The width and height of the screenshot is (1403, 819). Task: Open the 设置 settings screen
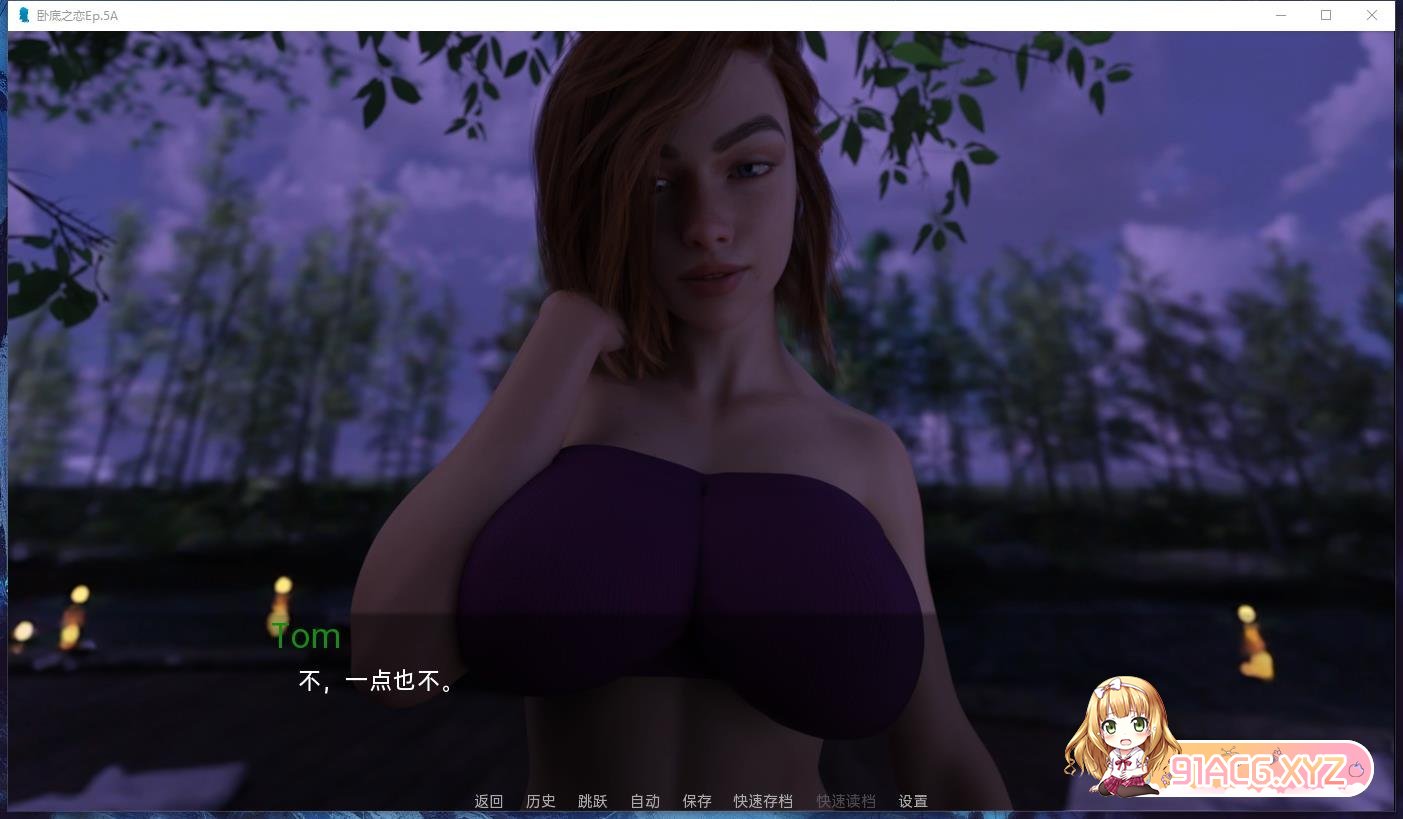pyautogui.click(x=912, y=800)
